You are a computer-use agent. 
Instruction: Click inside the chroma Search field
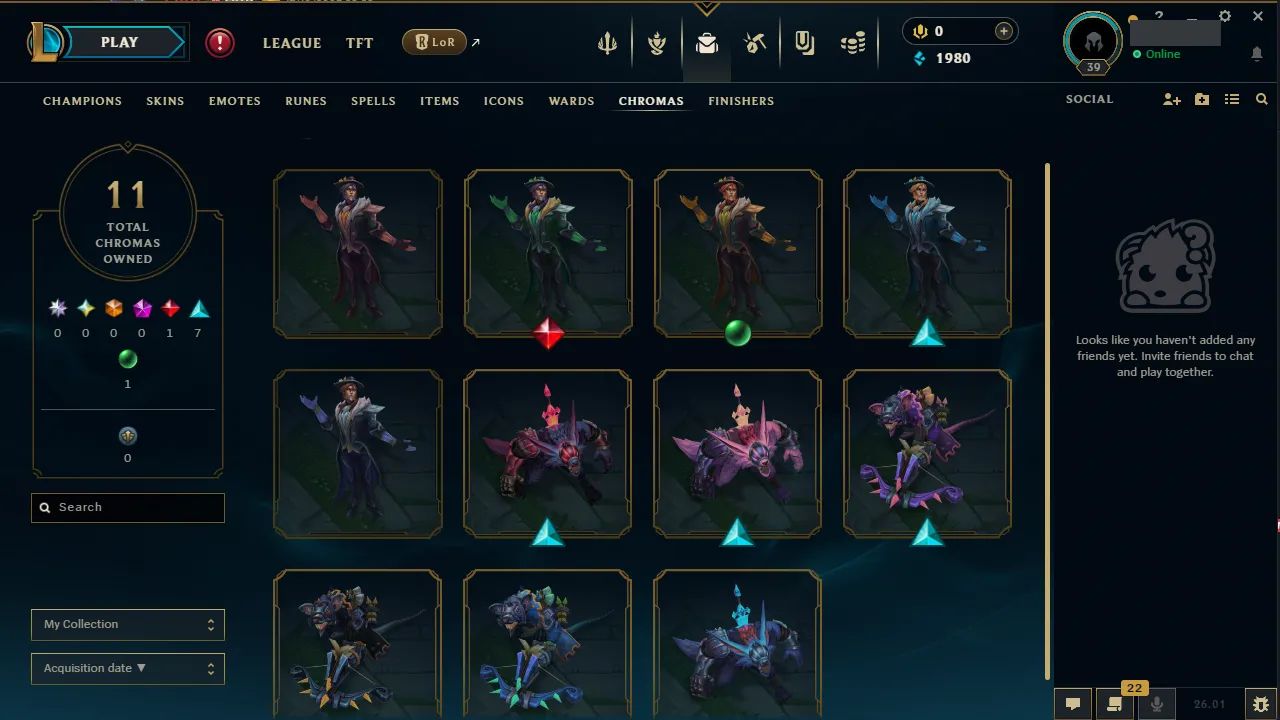pyautogui.click(x=127, y=507)
